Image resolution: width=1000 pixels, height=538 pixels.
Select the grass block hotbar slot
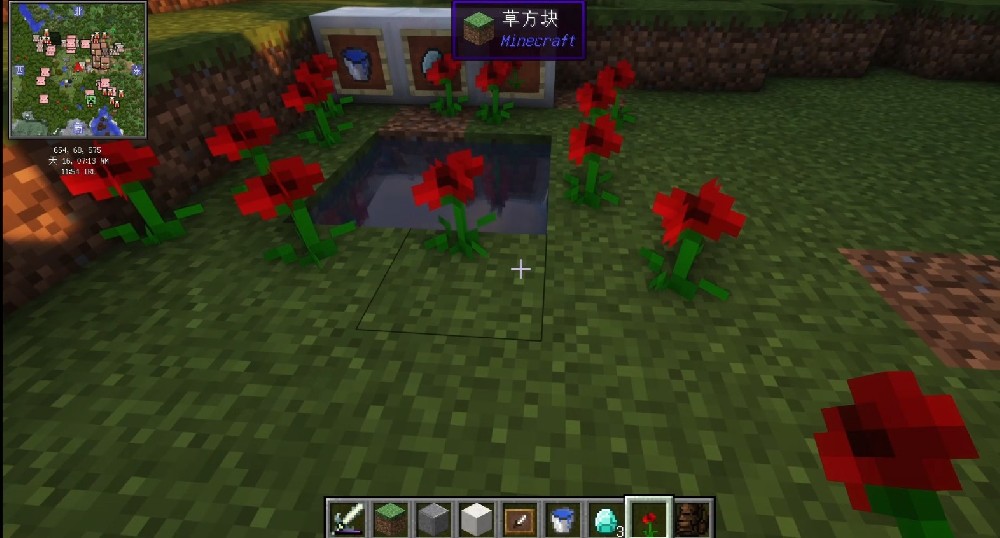point(390,519)
